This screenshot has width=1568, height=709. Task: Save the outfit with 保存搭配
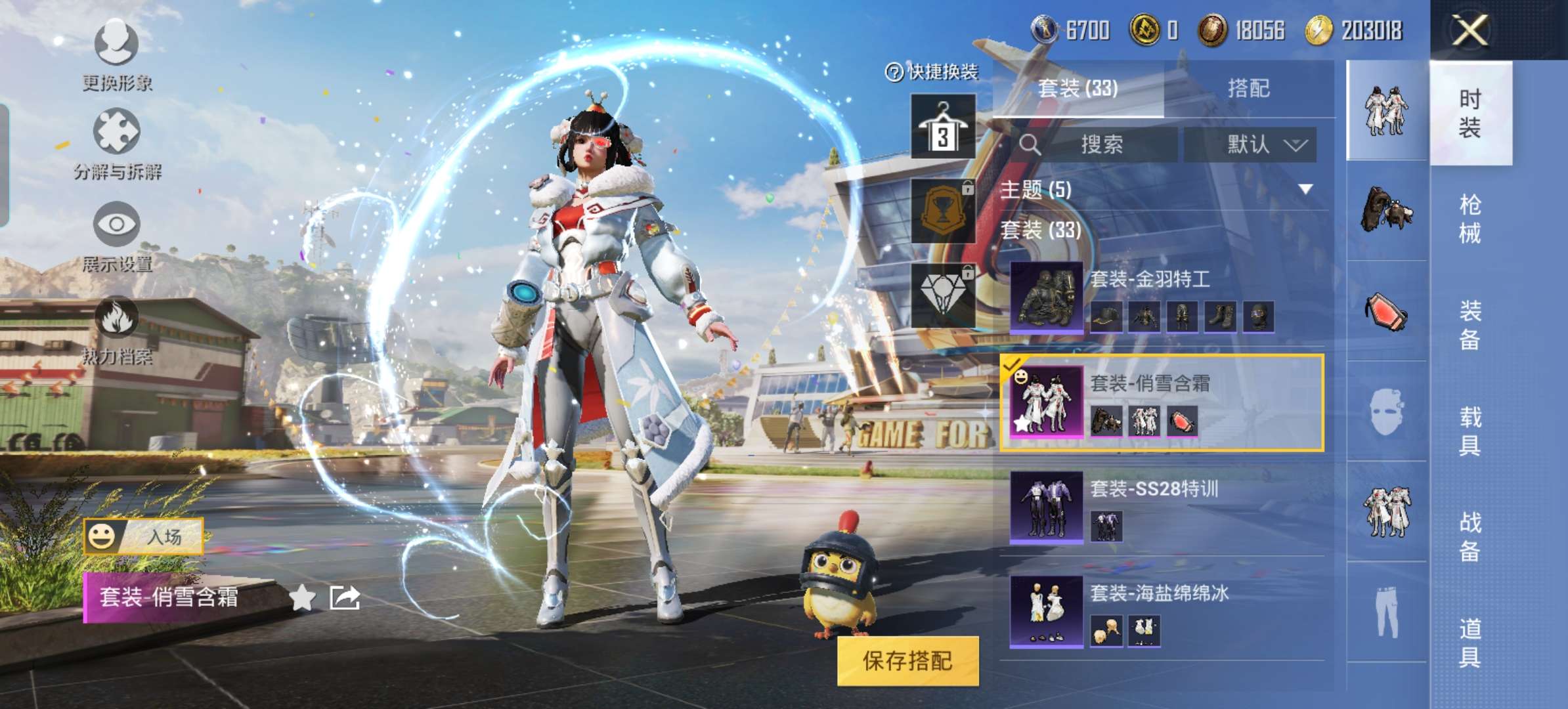[907, 661]
